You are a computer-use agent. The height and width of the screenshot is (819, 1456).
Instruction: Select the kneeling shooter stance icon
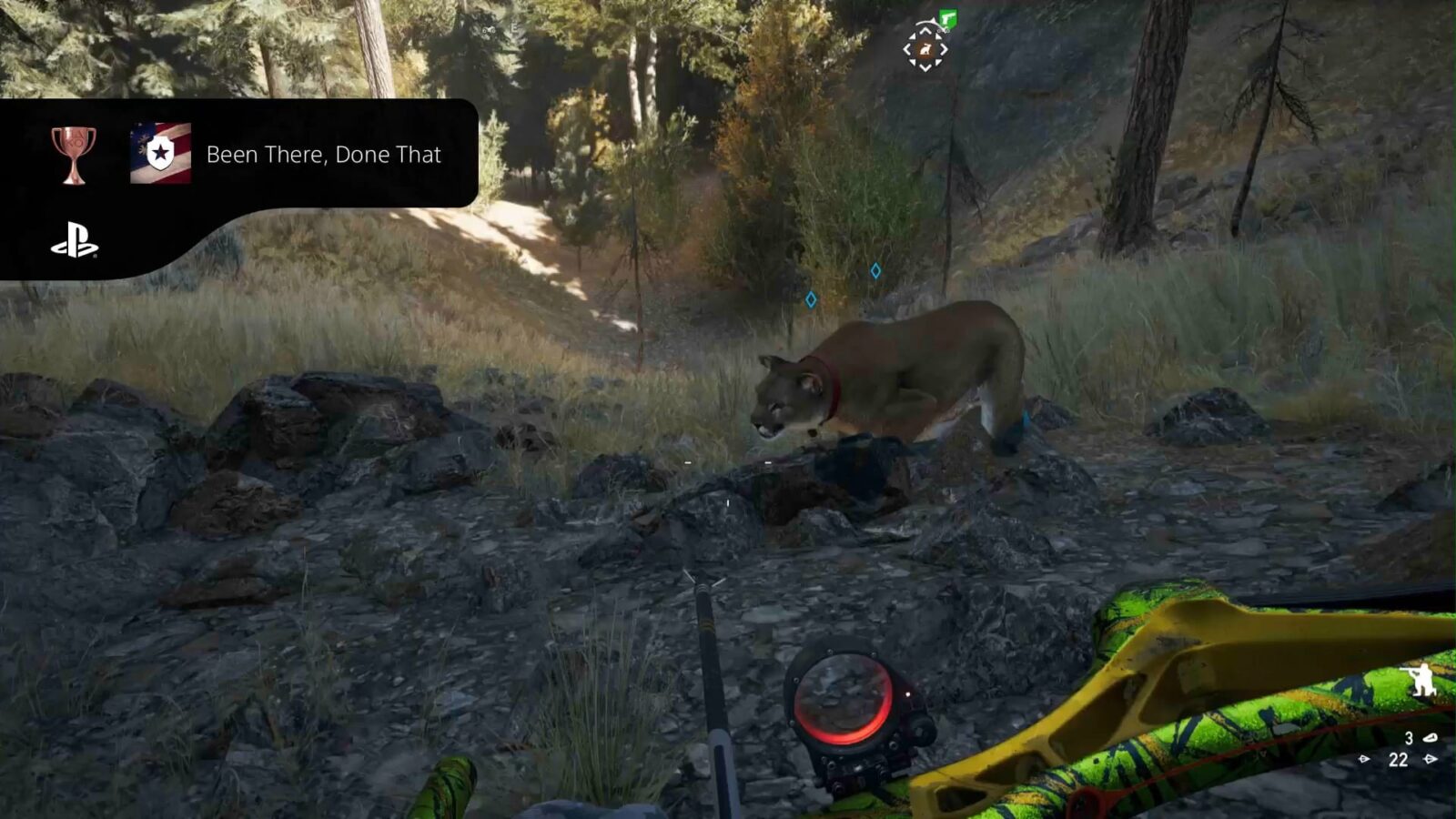(x=1424, y=679)
